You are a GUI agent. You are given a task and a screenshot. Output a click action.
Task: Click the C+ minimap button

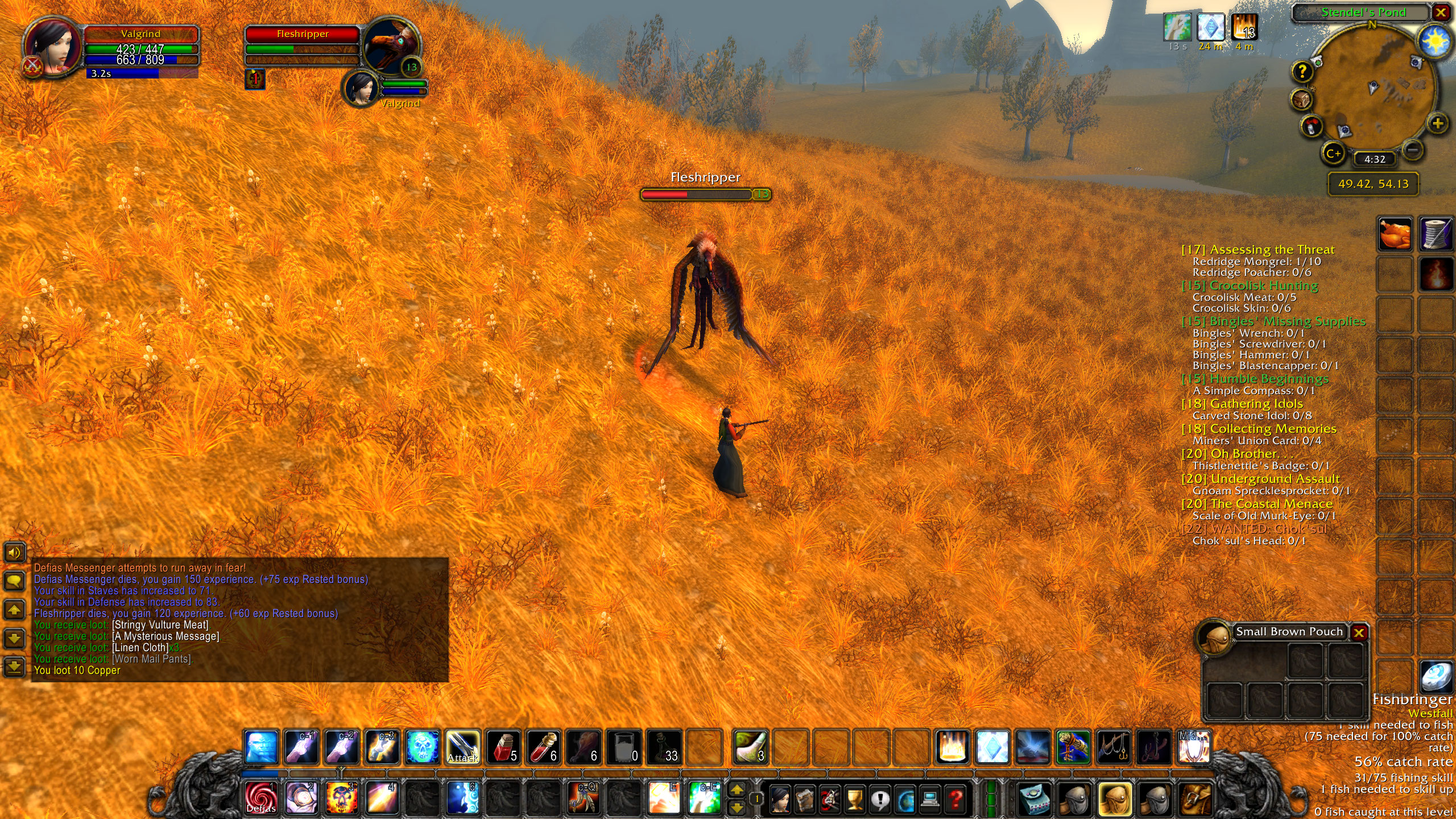(1333, 153)
